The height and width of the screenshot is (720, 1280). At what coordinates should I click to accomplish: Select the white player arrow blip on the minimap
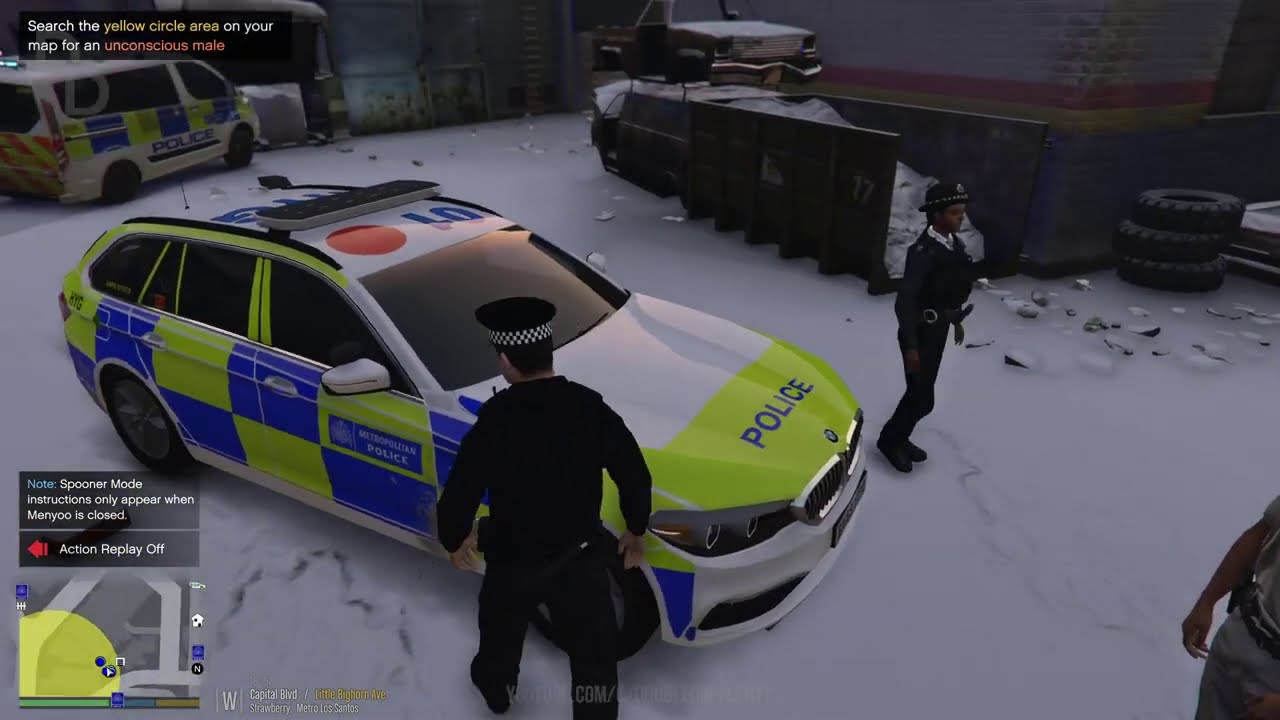(107, 672)
